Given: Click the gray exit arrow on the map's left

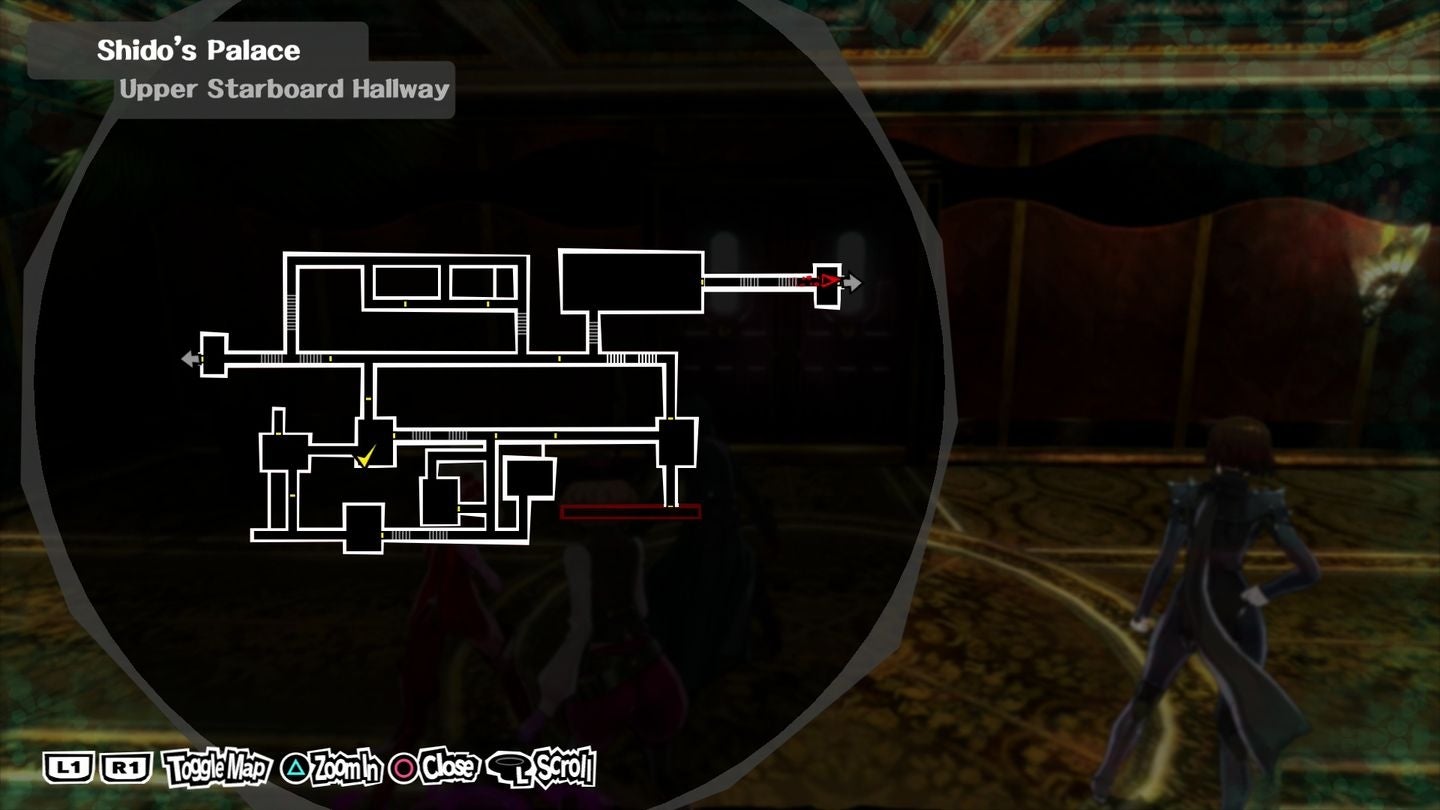Looking at the screenshot, I should pyautogui.click(x=189, y=357).
